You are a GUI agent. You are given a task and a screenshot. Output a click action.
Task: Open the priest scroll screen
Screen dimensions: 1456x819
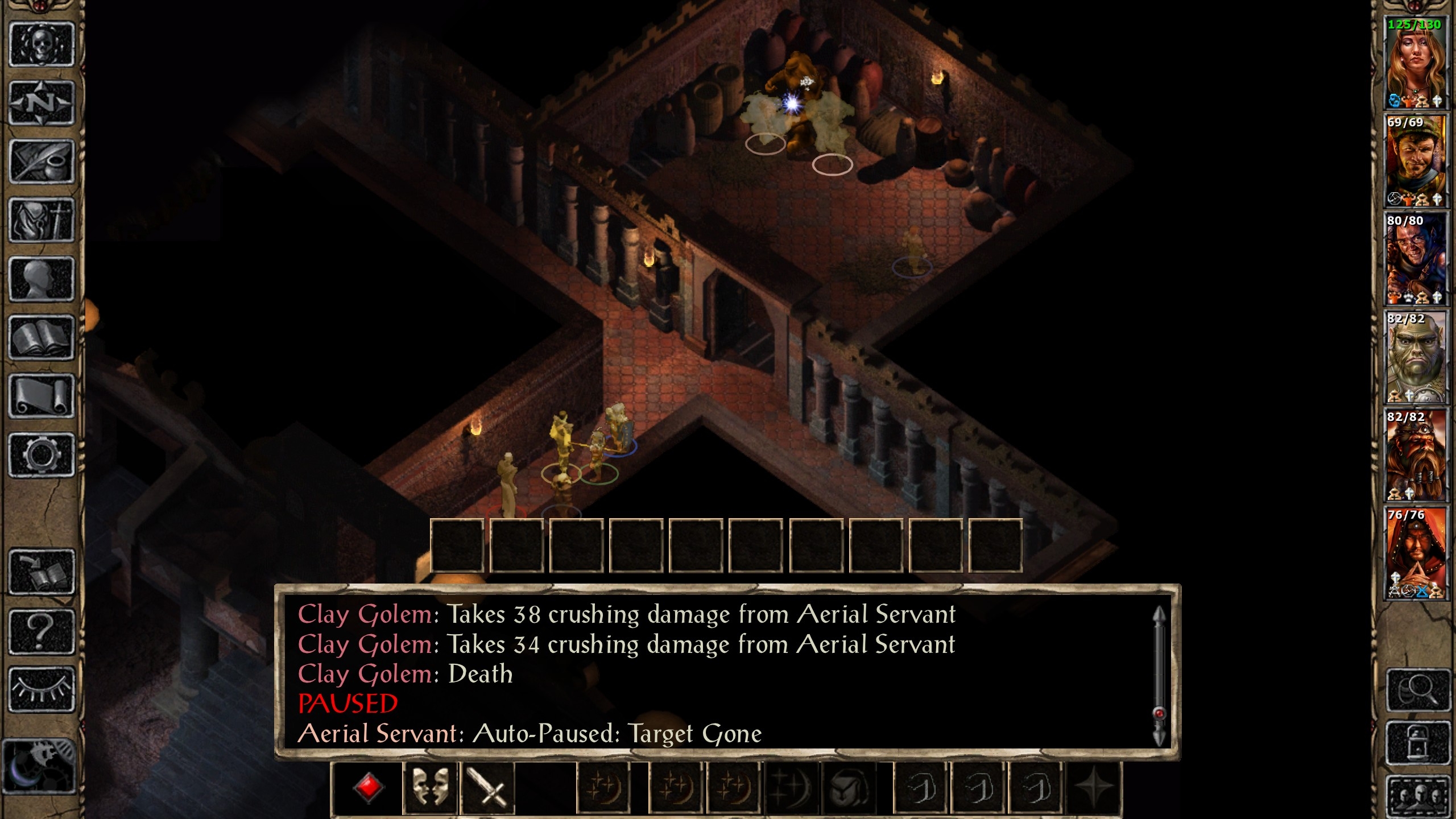[x=42, y=396]
